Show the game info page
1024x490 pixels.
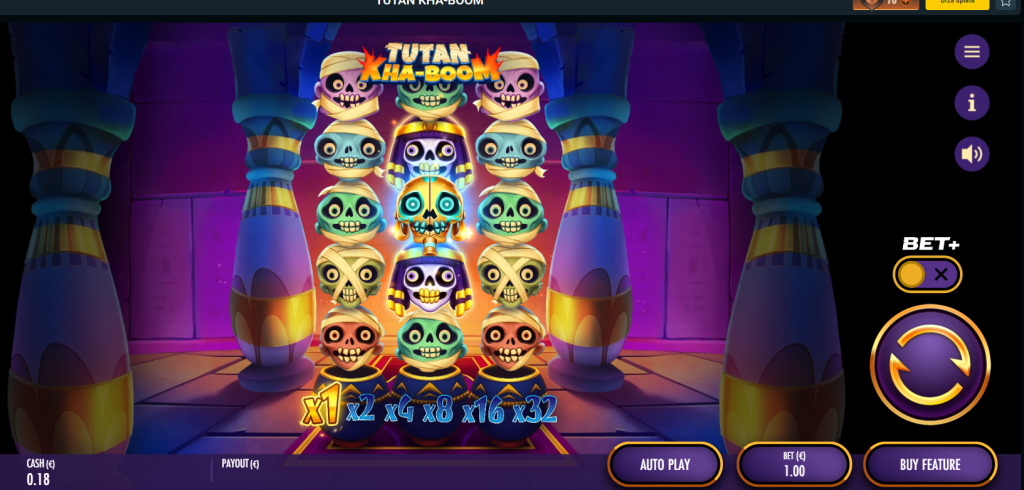tap(971, 102)
